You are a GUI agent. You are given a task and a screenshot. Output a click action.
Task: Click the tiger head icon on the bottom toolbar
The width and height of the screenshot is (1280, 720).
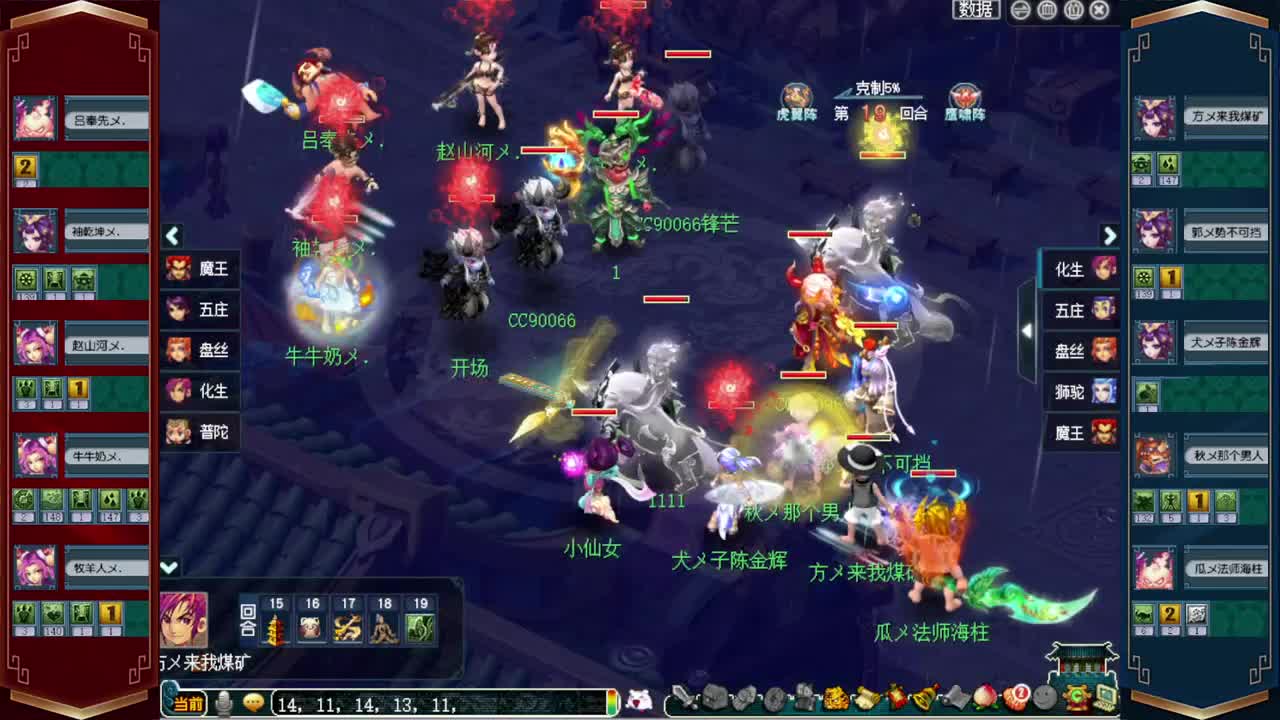point(834,698)
